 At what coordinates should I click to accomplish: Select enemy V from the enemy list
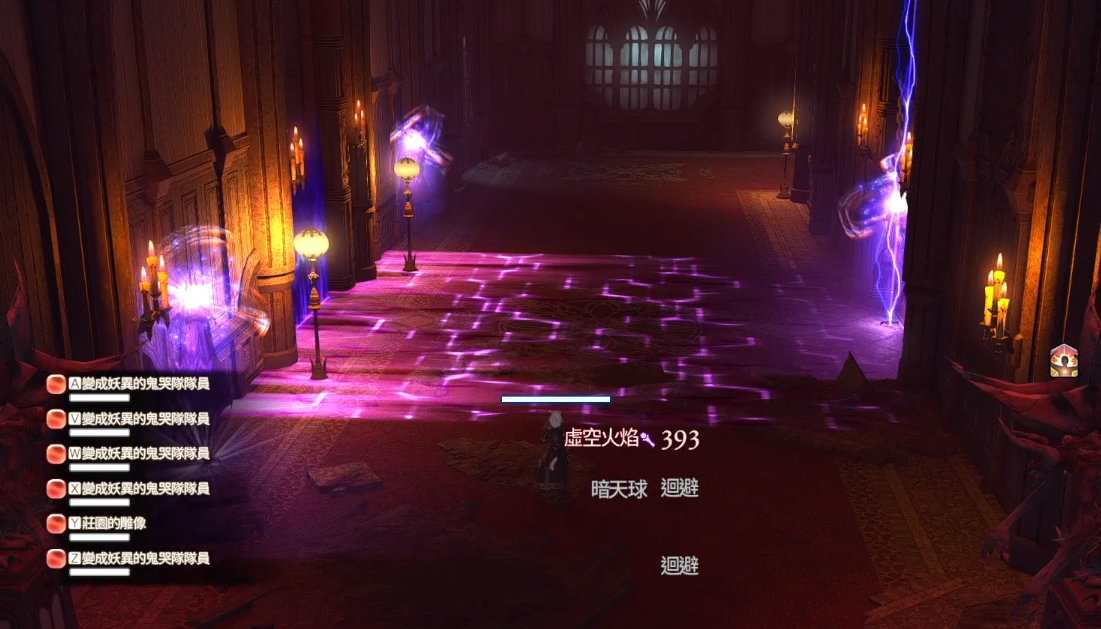click(x=138, y=418)
